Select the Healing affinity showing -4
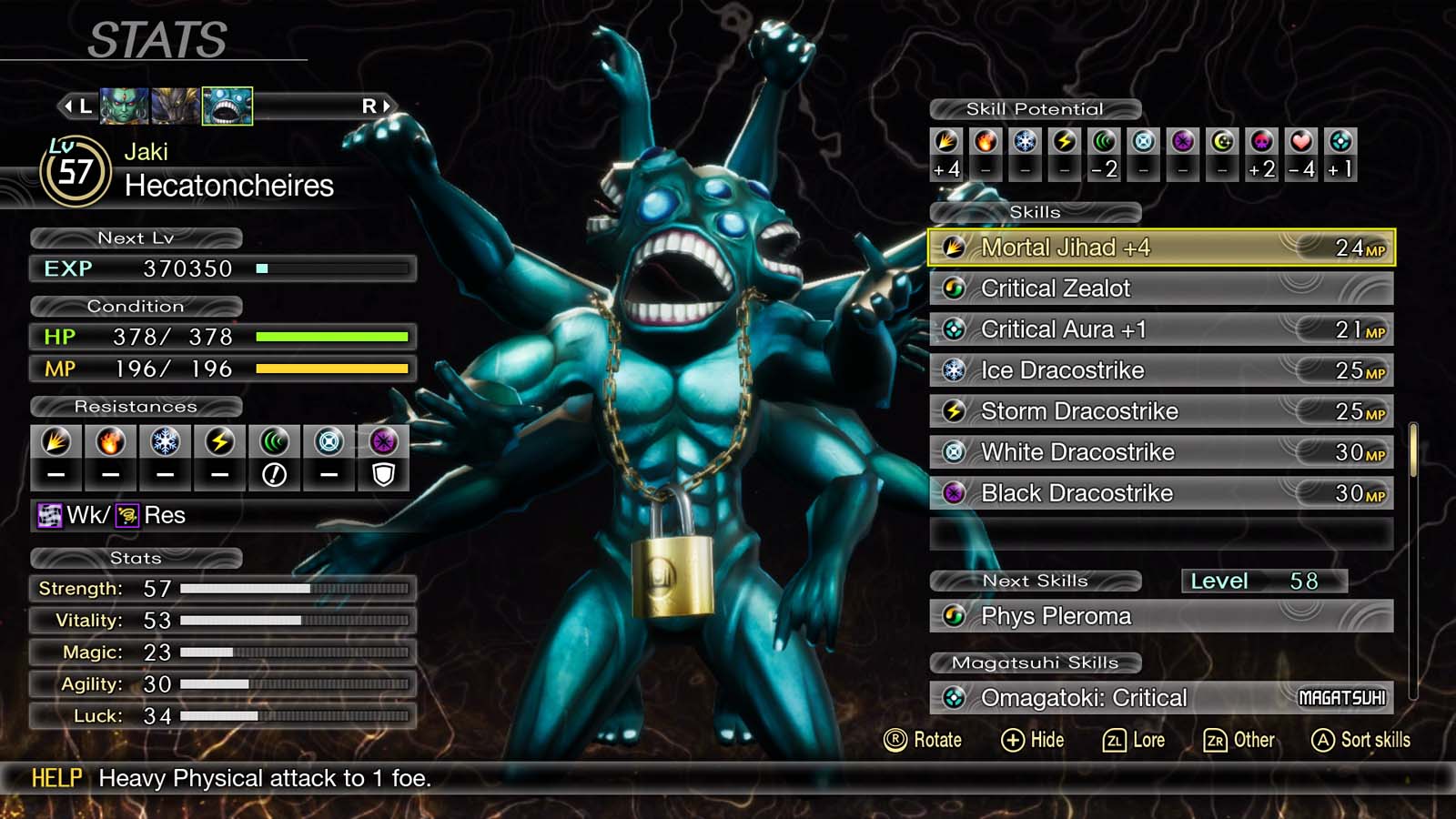This screenshot has height=819, width=1456. 1302,141
